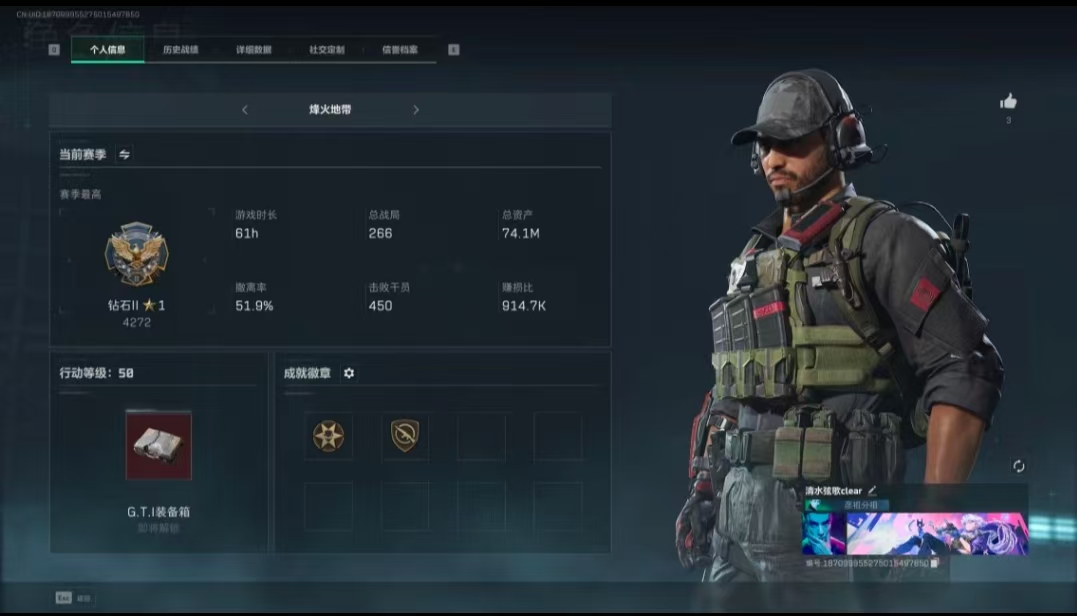Select the 个人信息 tab
This screenshot has height=616, width=1077.
108,49
